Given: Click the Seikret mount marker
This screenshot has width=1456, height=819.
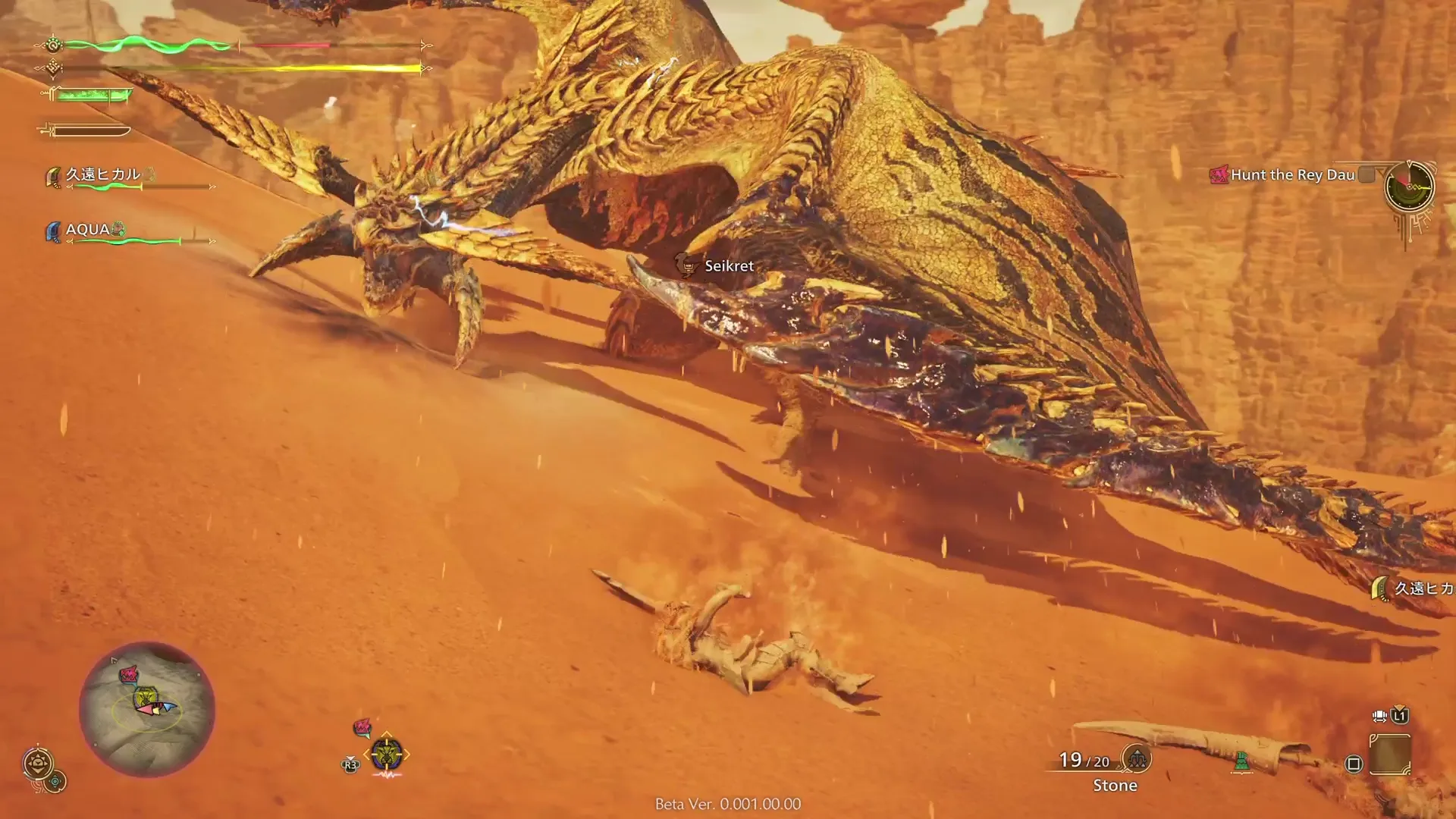Looking at the screenshot, I should [x=687, y=265].
